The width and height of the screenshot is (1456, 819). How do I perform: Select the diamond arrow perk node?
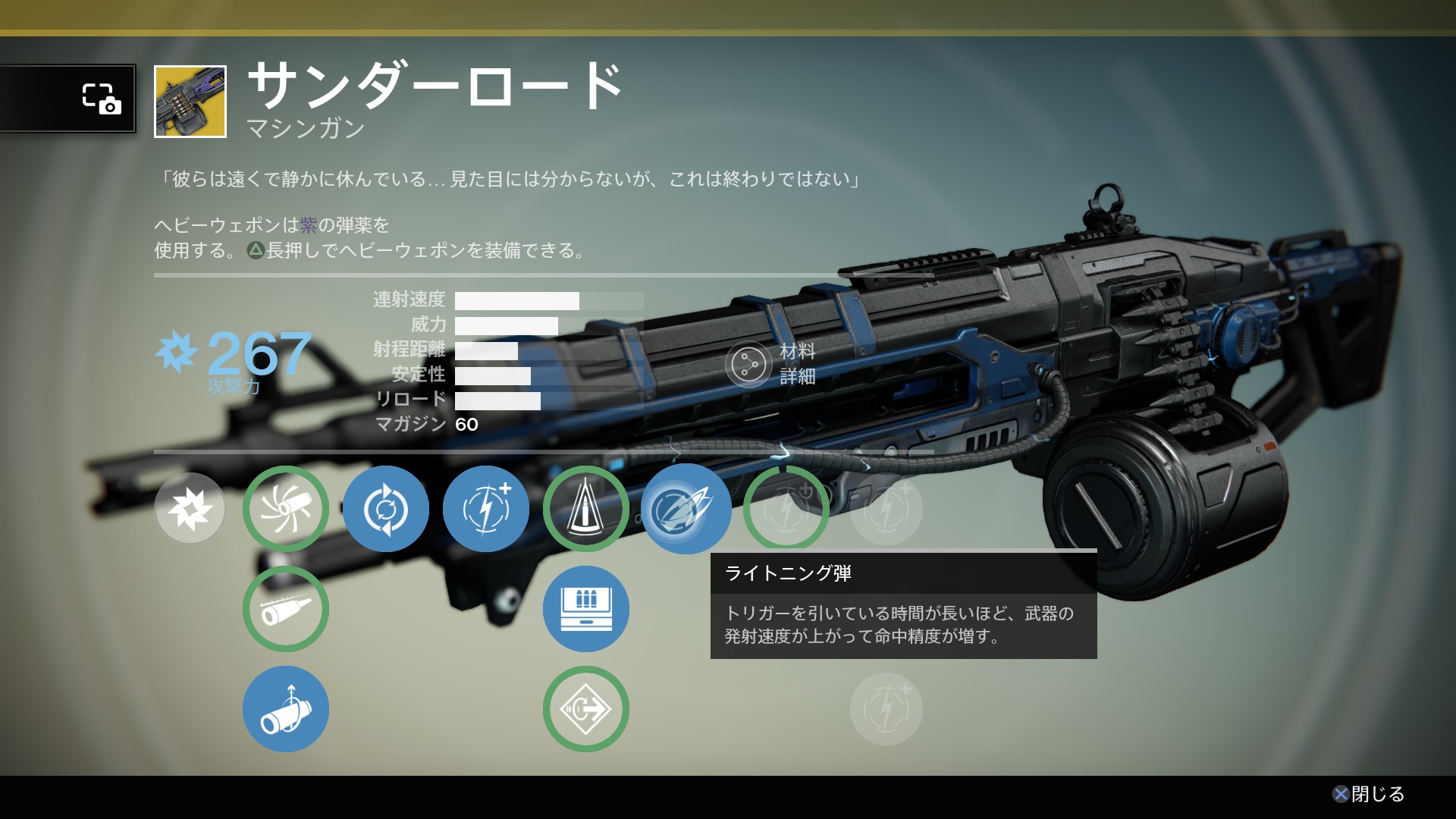pyautogui.click(x=585, y=709)
